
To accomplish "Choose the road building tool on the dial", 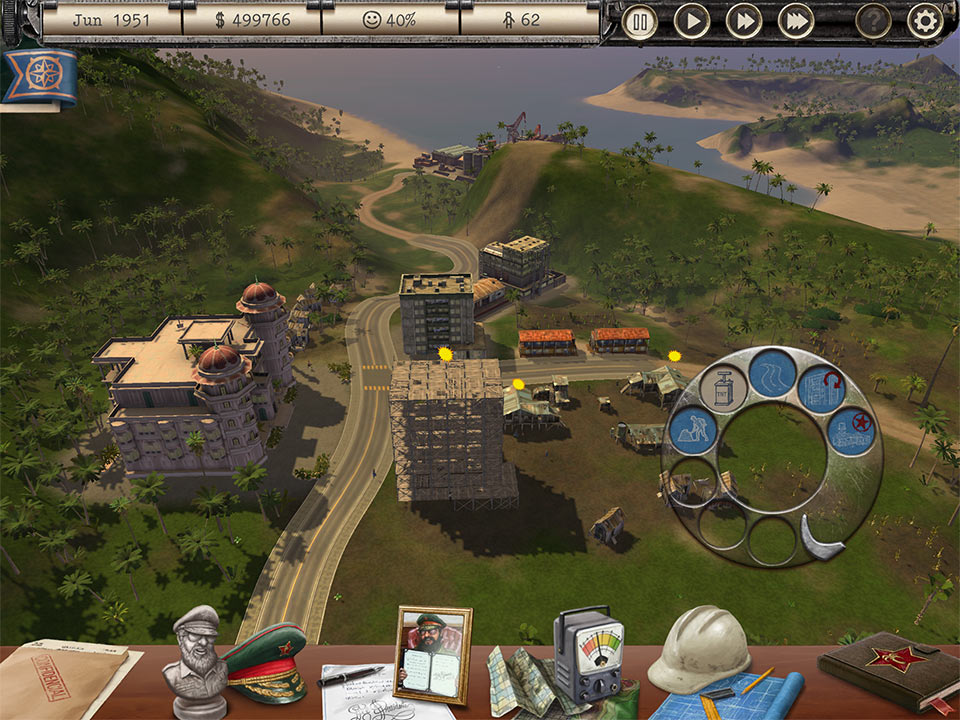I will [x=773, y=372].
